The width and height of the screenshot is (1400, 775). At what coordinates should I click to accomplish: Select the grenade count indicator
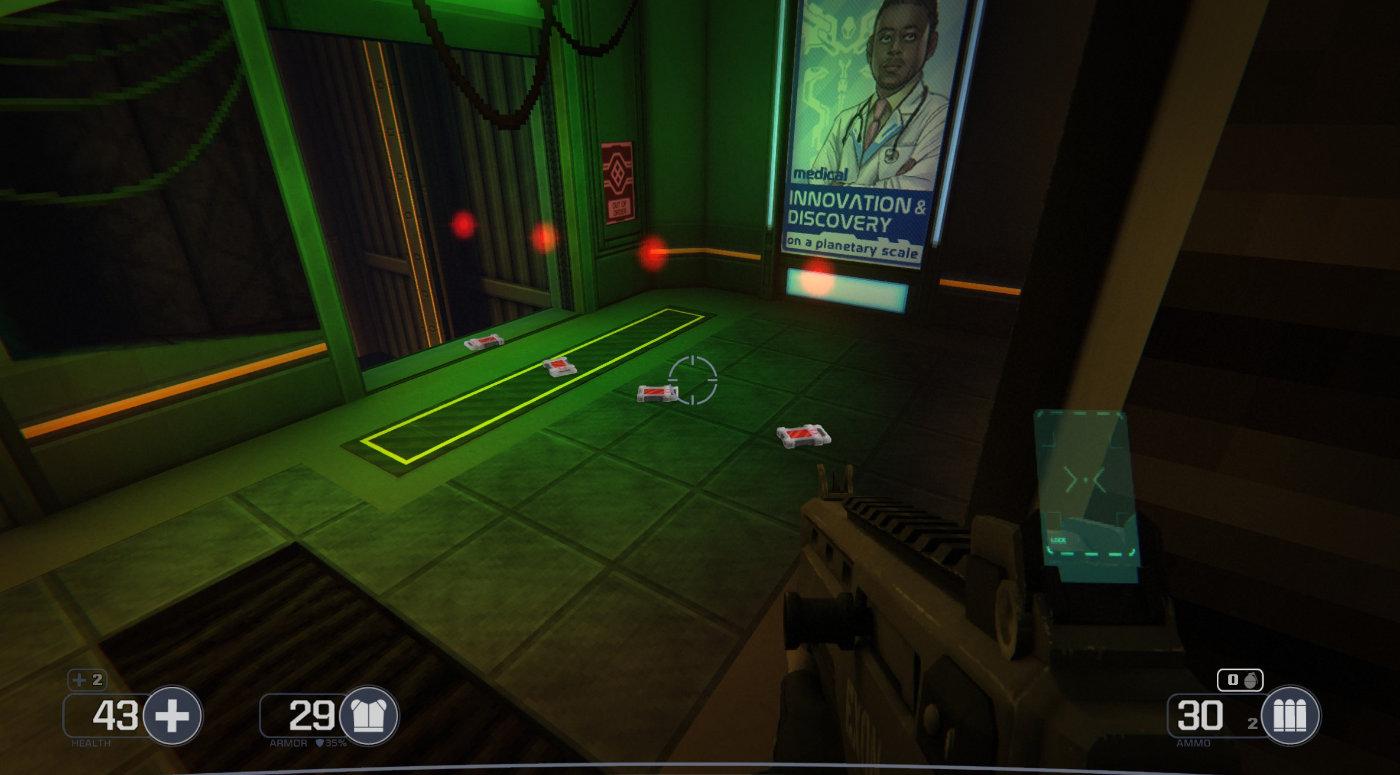pyautogui.click(x=1240, y=680)
